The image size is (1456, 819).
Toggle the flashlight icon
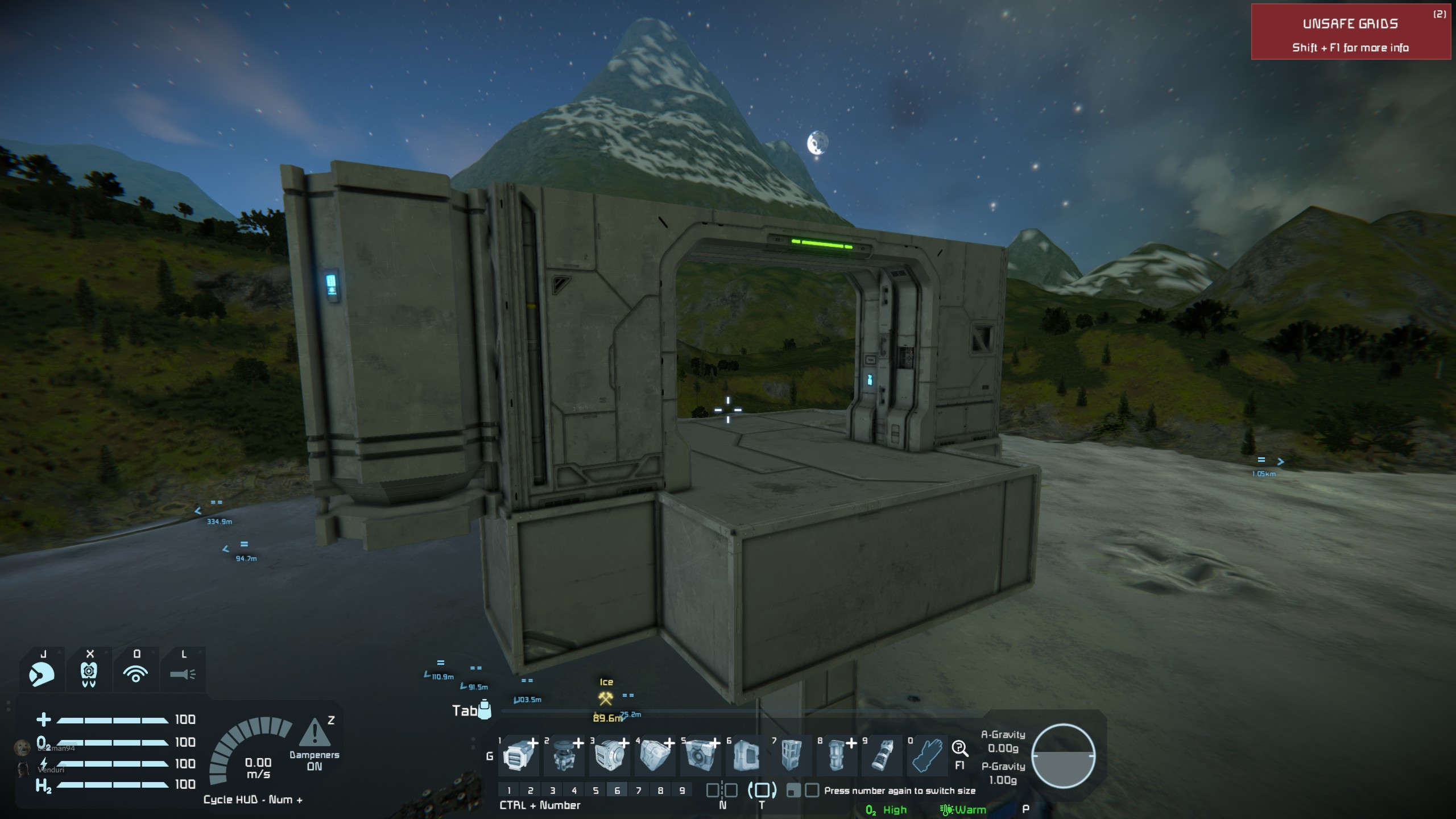click(183, 674)
